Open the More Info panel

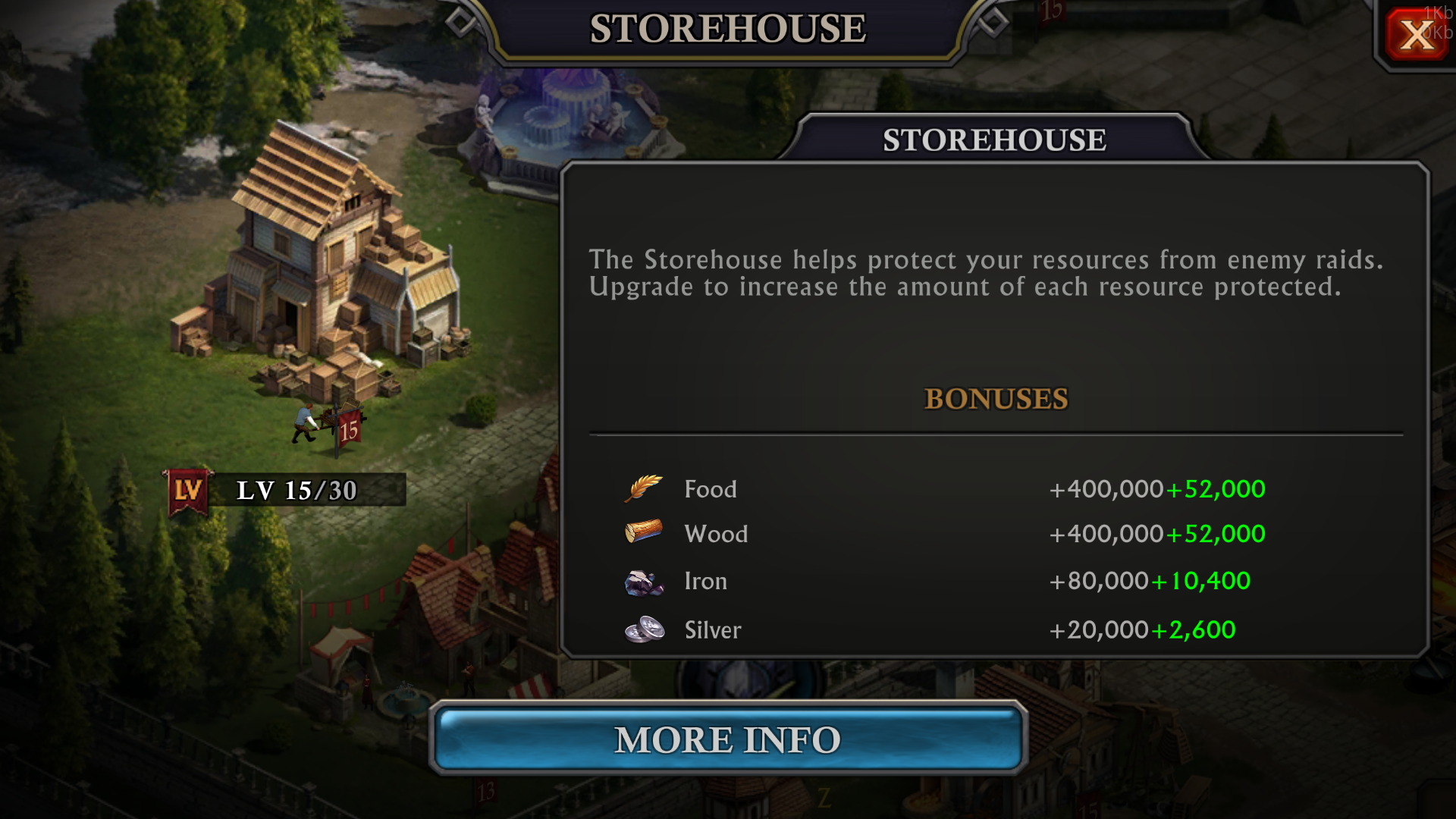[x=728, y=739]
